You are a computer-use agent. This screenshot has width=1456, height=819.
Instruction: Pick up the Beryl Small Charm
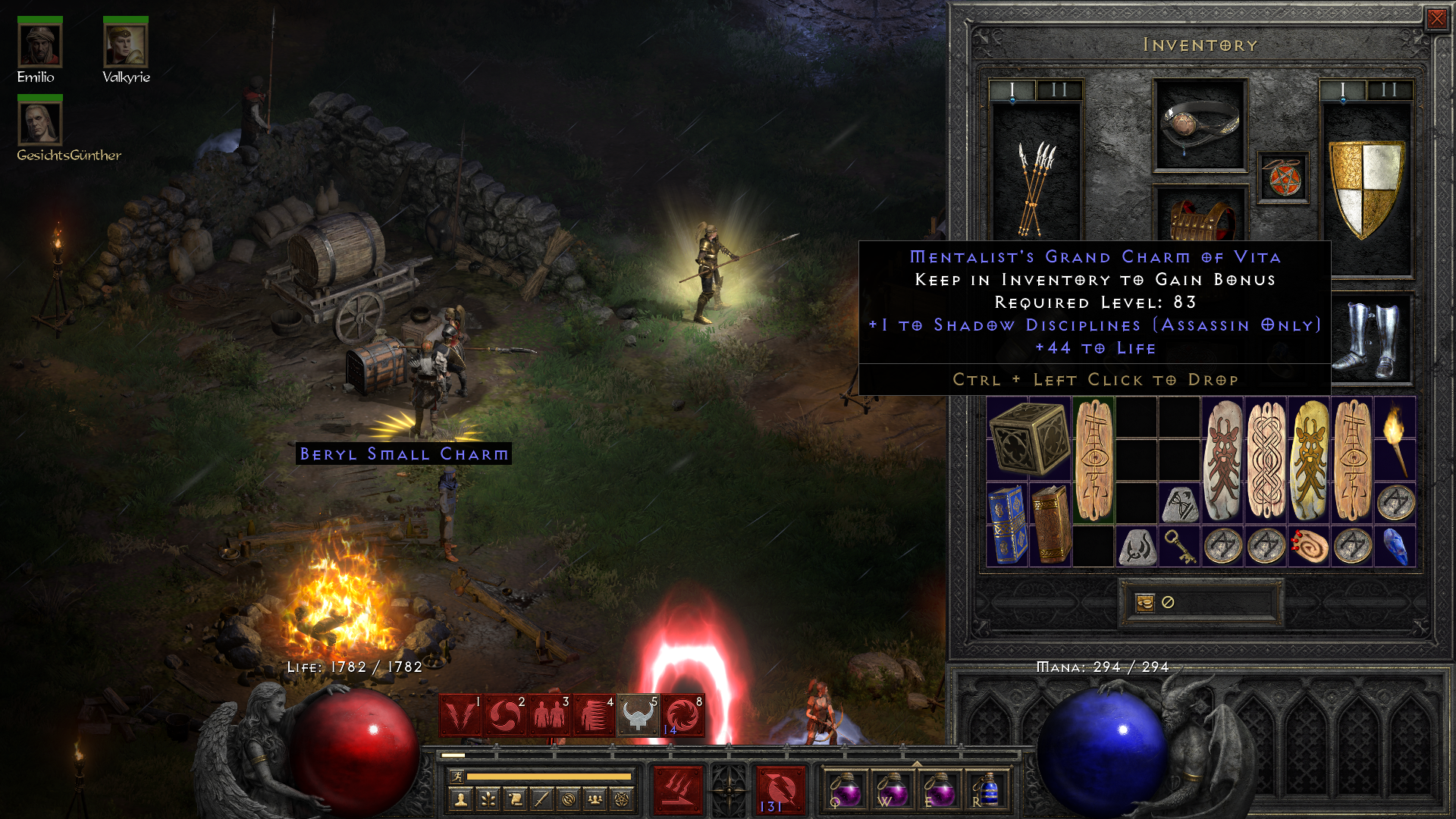[404, 453]
